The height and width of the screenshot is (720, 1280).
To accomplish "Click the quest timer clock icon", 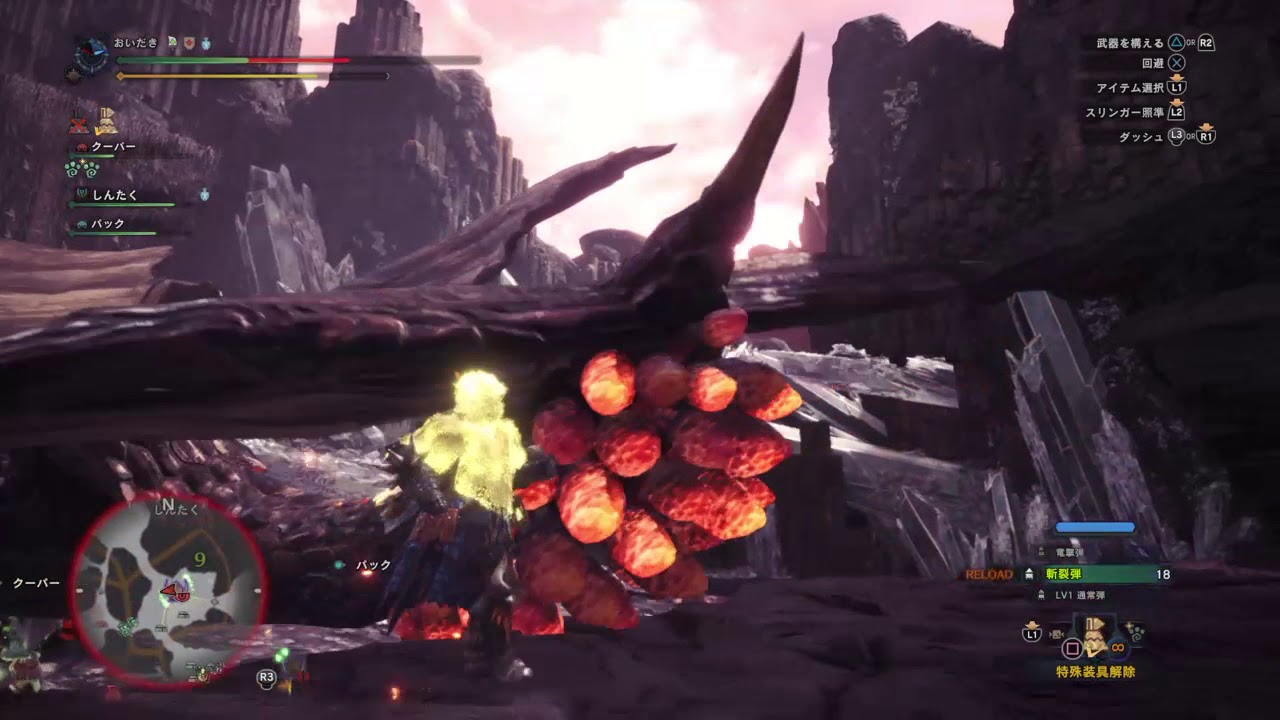I will 92,53.
